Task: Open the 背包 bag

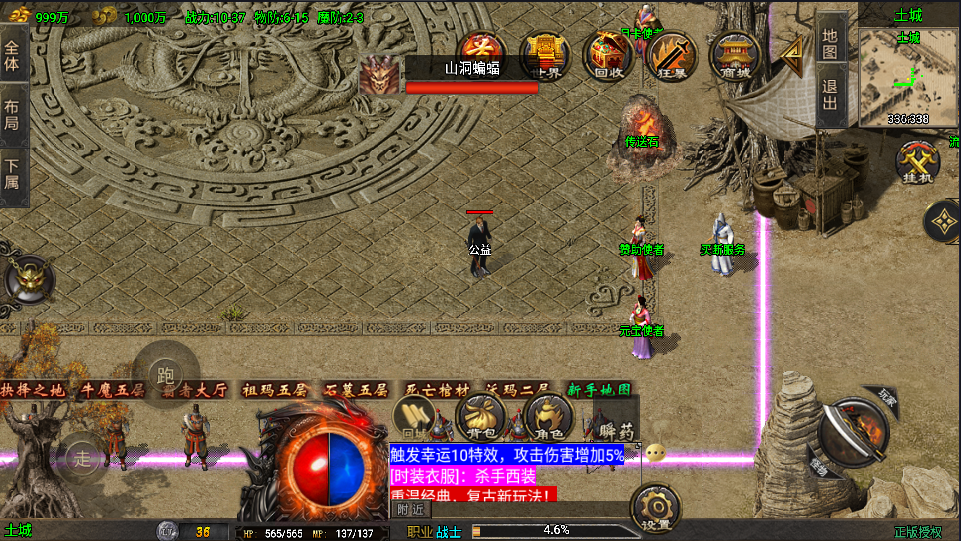Action: 480,416
